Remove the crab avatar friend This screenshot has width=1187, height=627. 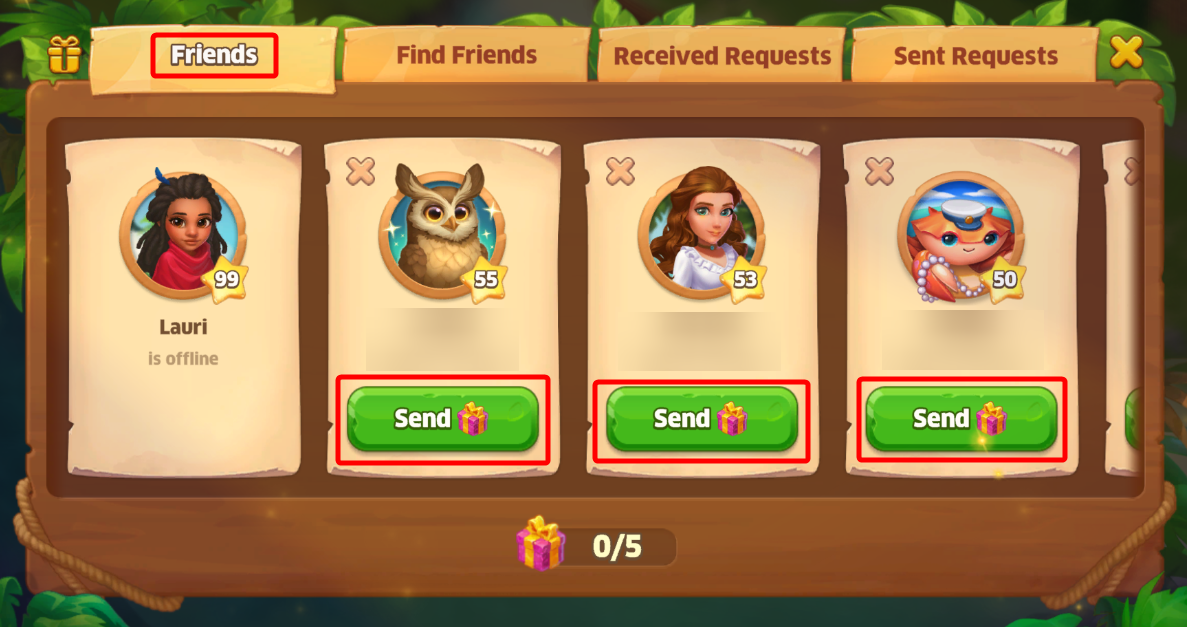(879, 171)
